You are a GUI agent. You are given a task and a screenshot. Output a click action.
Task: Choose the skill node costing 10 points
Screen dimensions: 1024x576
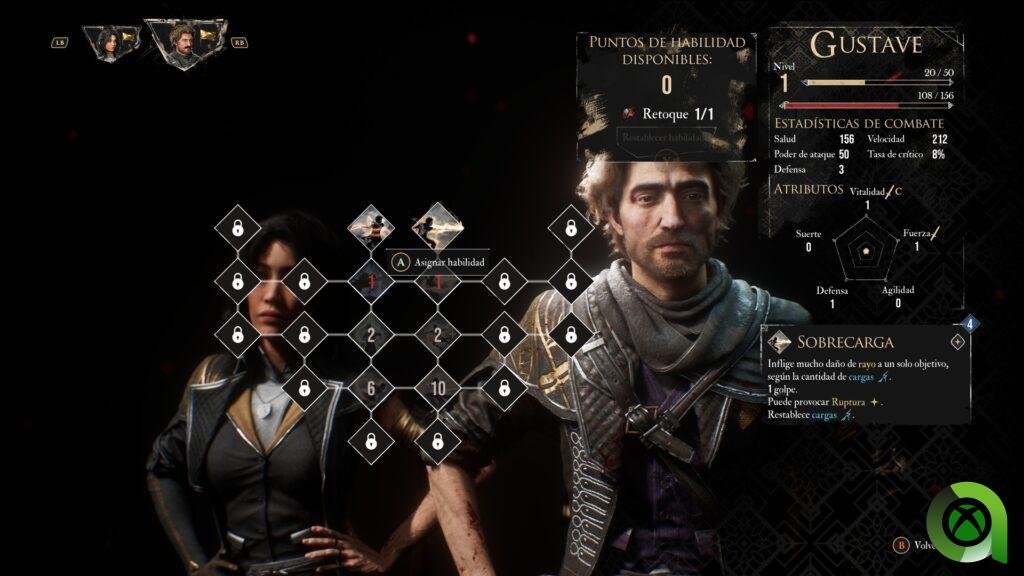pyautogui.click(x=437, y=388)
